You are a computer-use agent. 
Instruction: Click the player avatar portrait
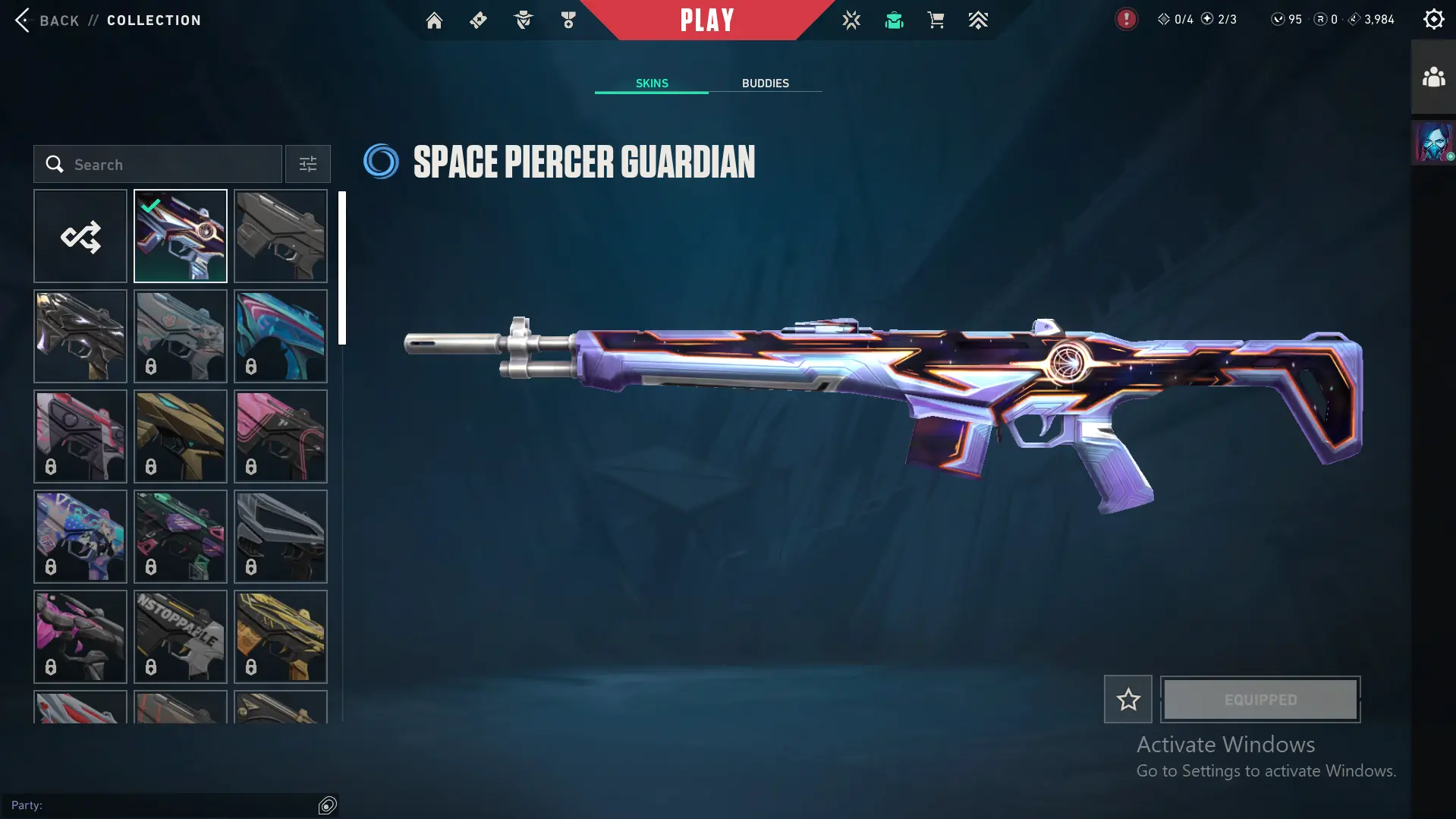click(x=1433, y=143)
